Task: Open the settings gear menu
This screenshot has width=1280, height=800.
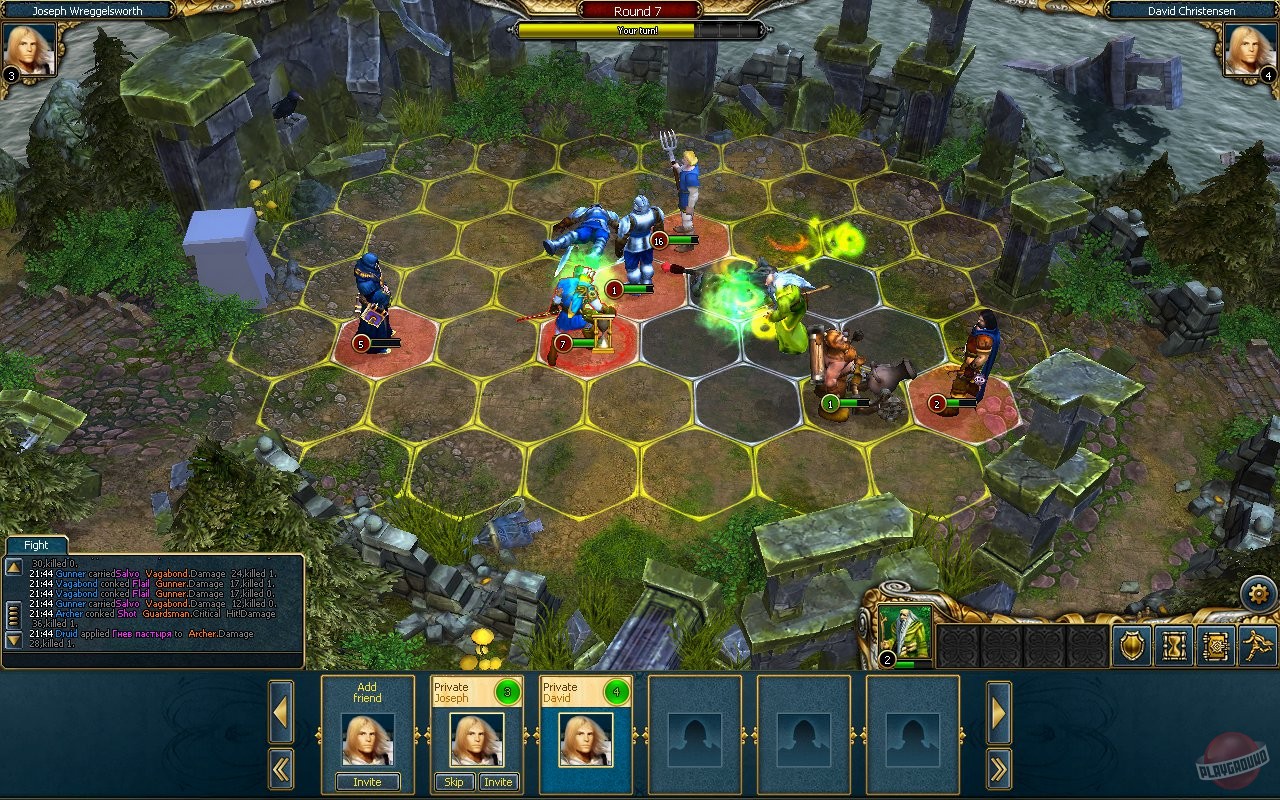Action: pyautogui.click(x=1258, y=593)
